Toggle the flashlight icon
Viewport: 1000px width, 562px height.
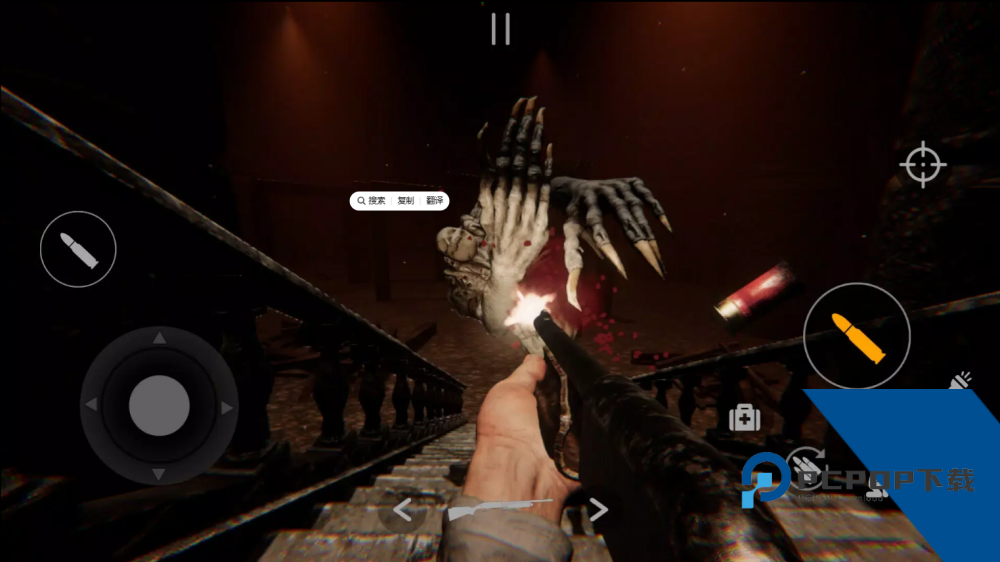961,381
